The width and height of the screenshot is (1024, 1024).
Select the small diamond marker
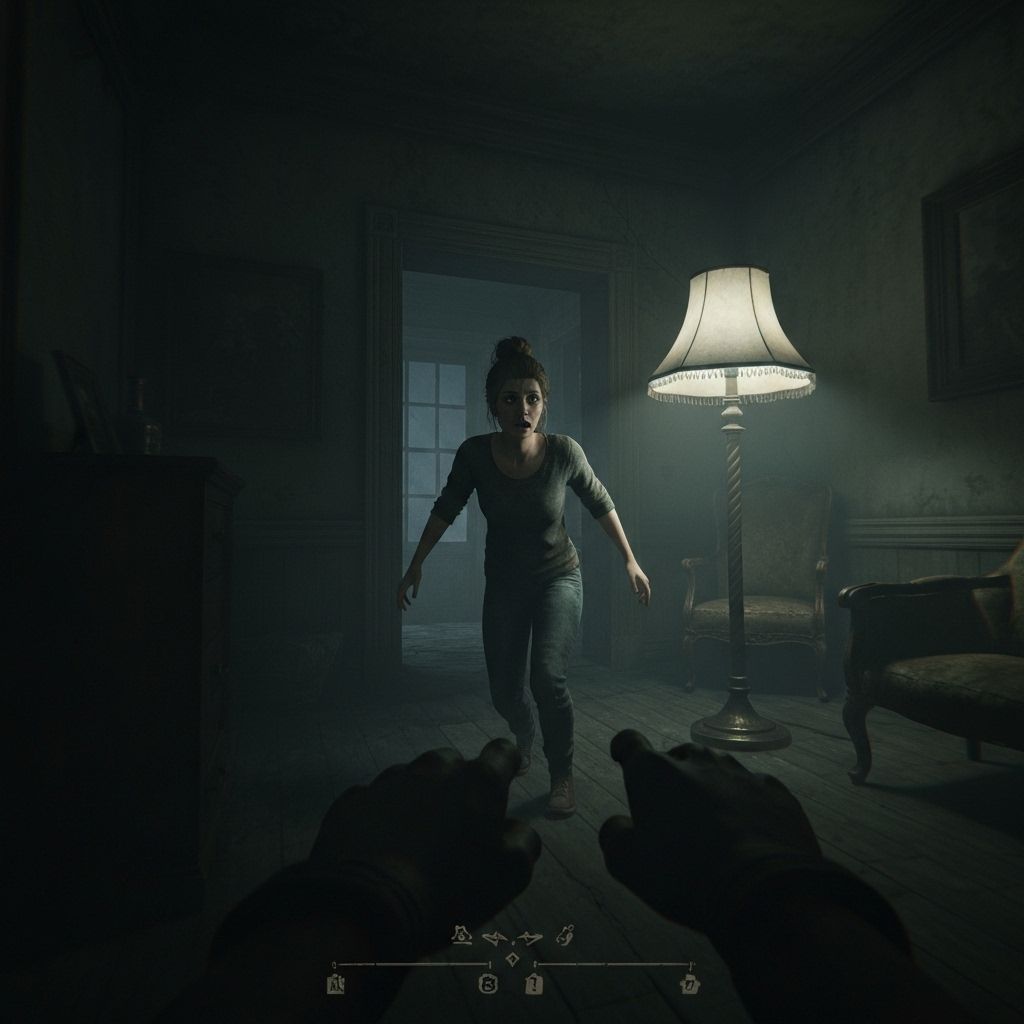pos(512,959)
